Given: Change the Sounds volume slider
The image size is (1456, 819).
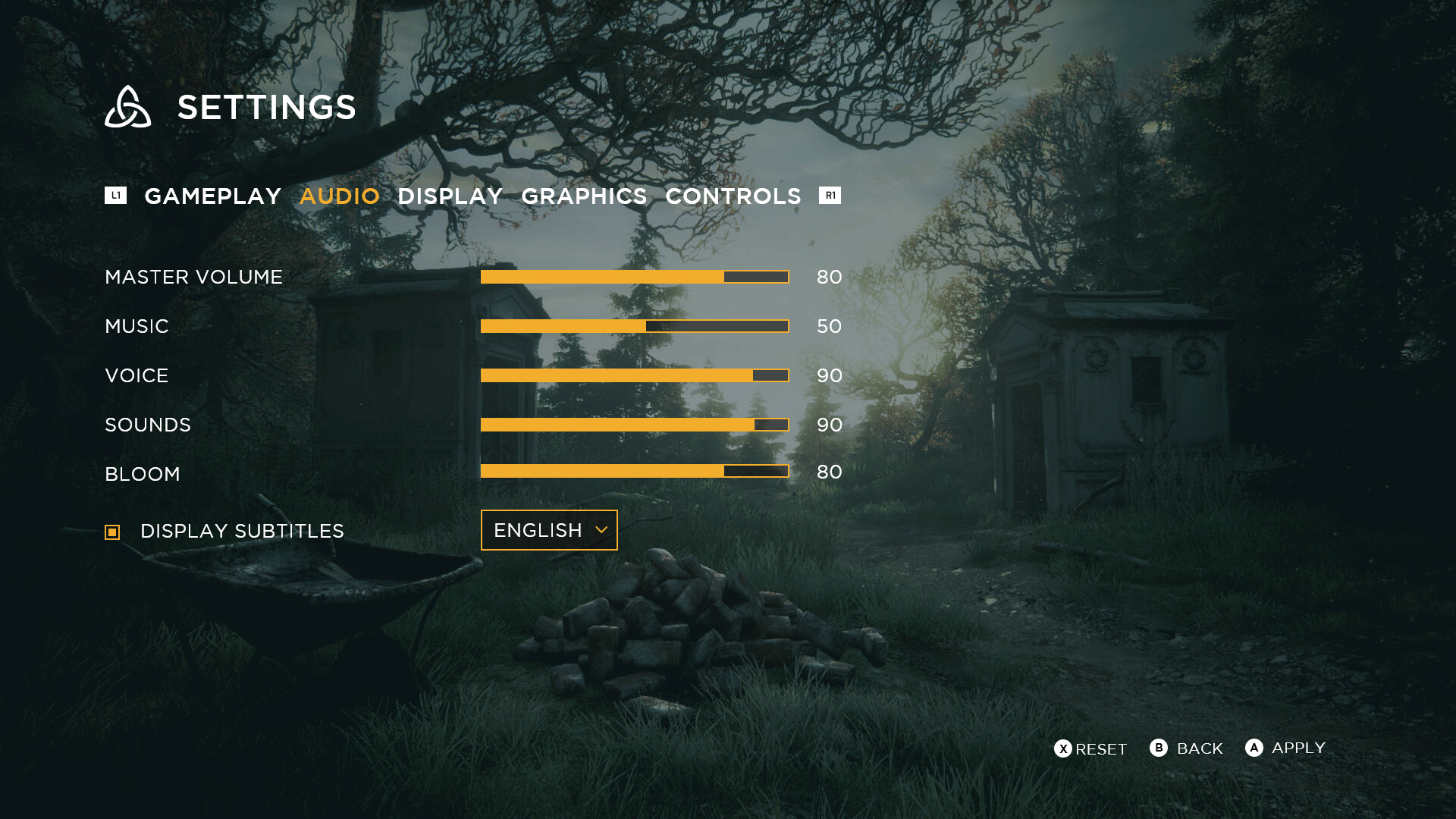Looking at the screenshot, I should pos(635,425).
